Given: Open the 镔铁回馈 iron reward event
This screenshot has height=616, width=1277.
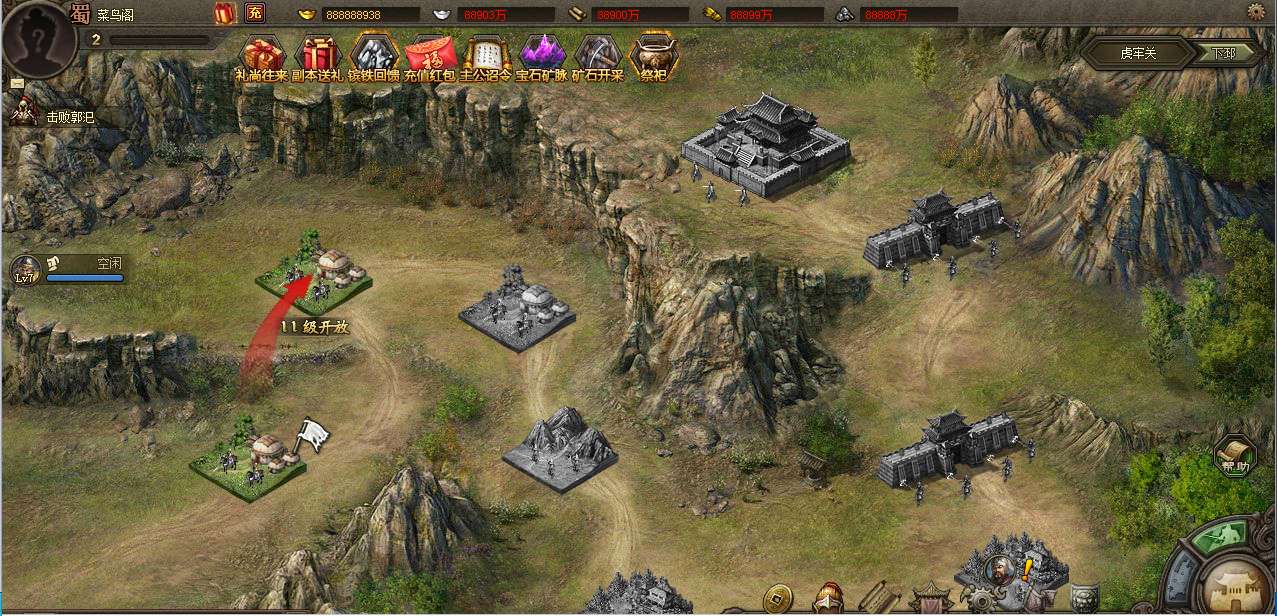Looking at the screenshot, I should pos(375,56).
